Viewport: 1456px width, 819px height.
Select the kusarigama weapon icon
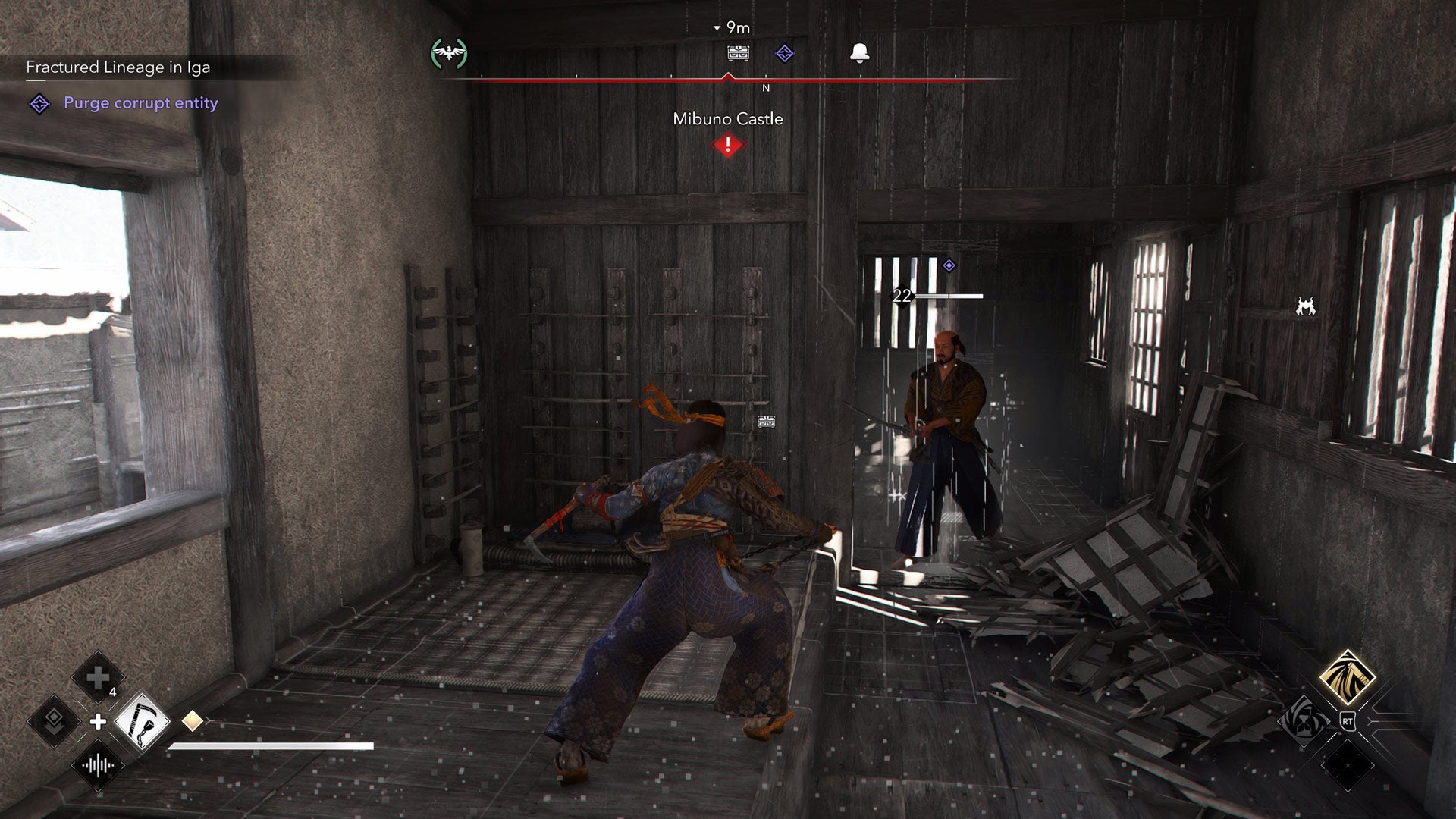pos(143,720)
